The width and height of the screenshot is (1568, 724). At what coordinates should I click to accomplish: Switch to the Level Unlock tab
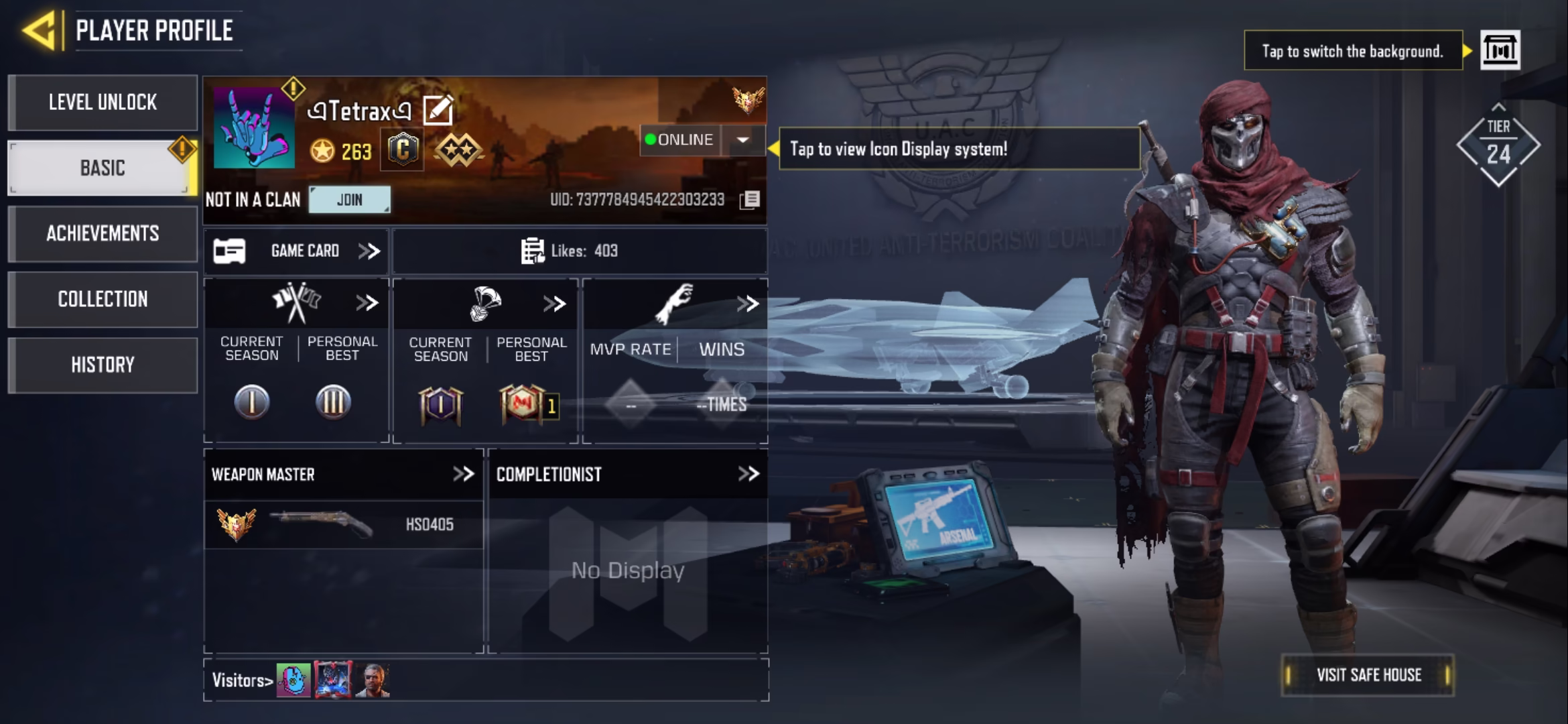pyautogui.click(x=103, y=103)
